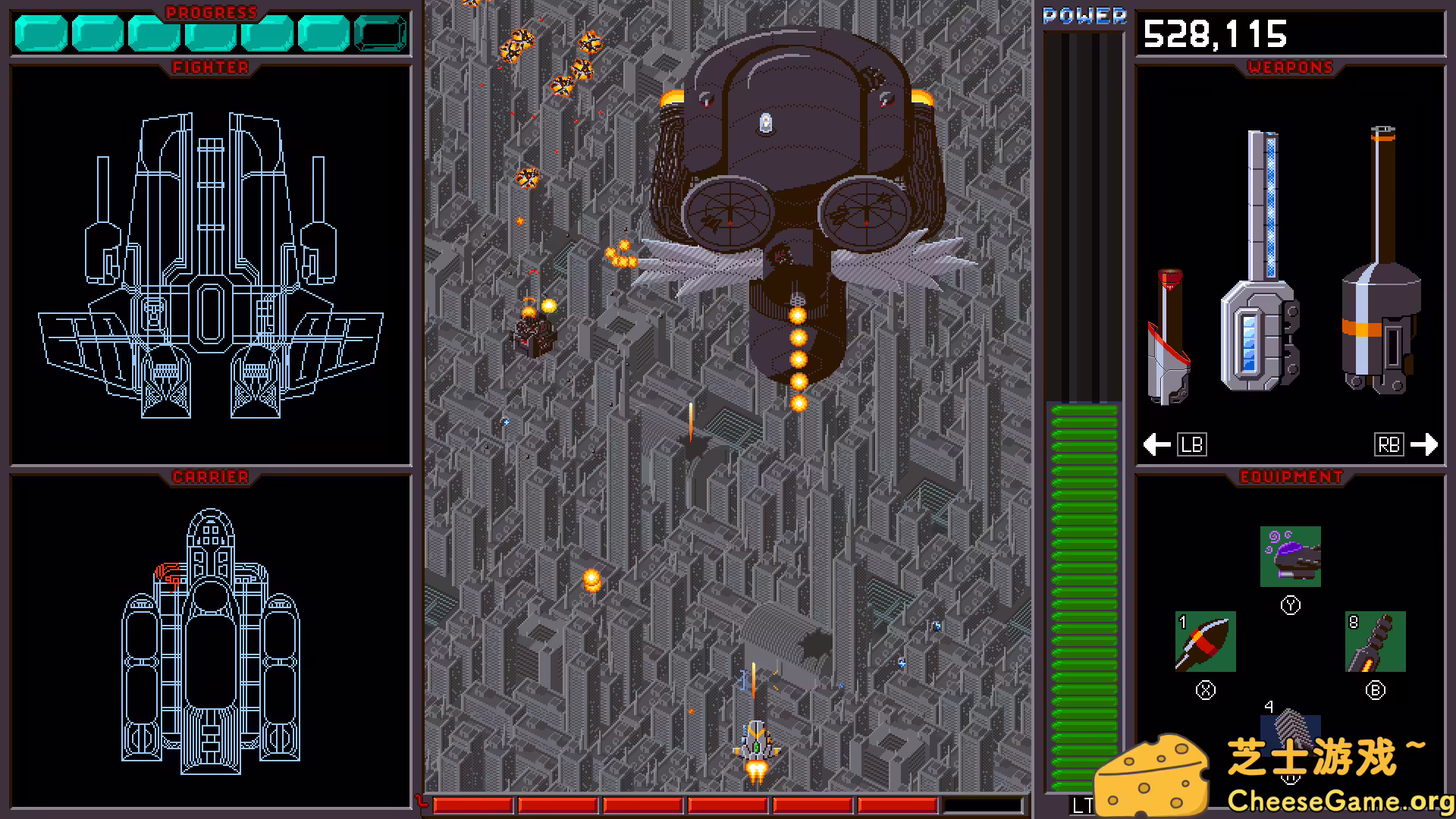Use the red striped bomb equipment

pyautogui.click(x=1205, y=642)
